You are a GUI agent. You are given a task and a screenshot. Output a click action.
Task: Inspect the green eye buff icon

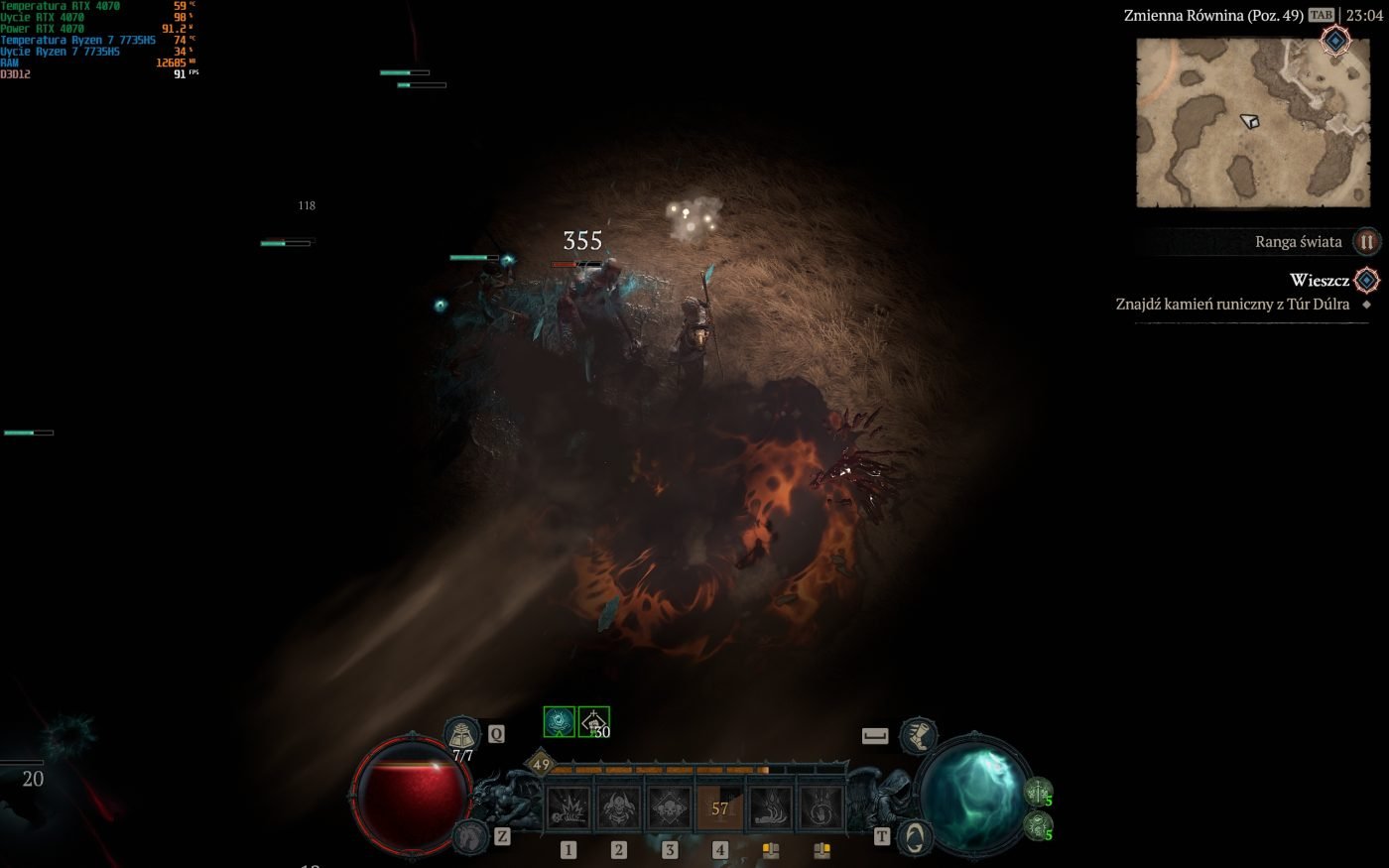560,721
